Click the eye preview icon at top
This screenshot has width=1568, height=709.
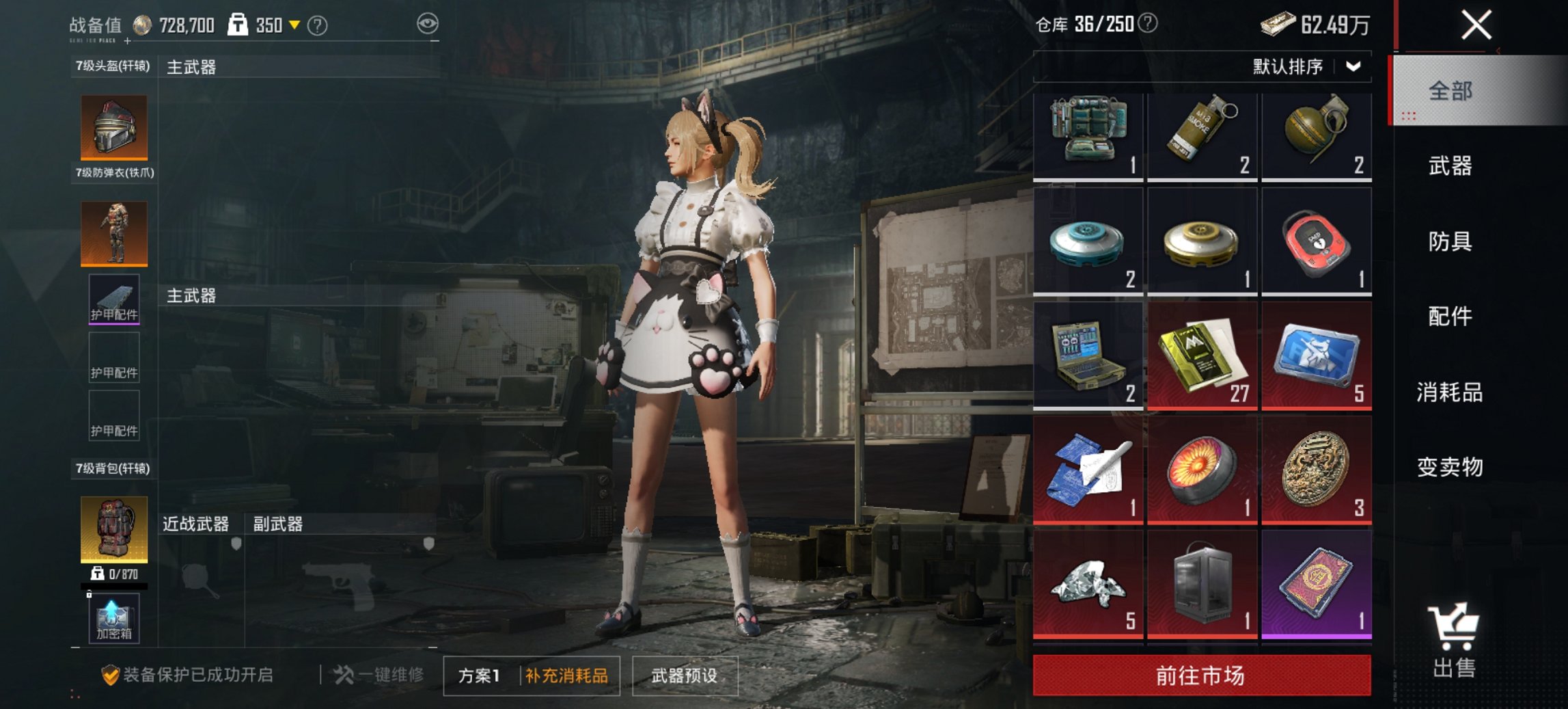tap(427, 23)
